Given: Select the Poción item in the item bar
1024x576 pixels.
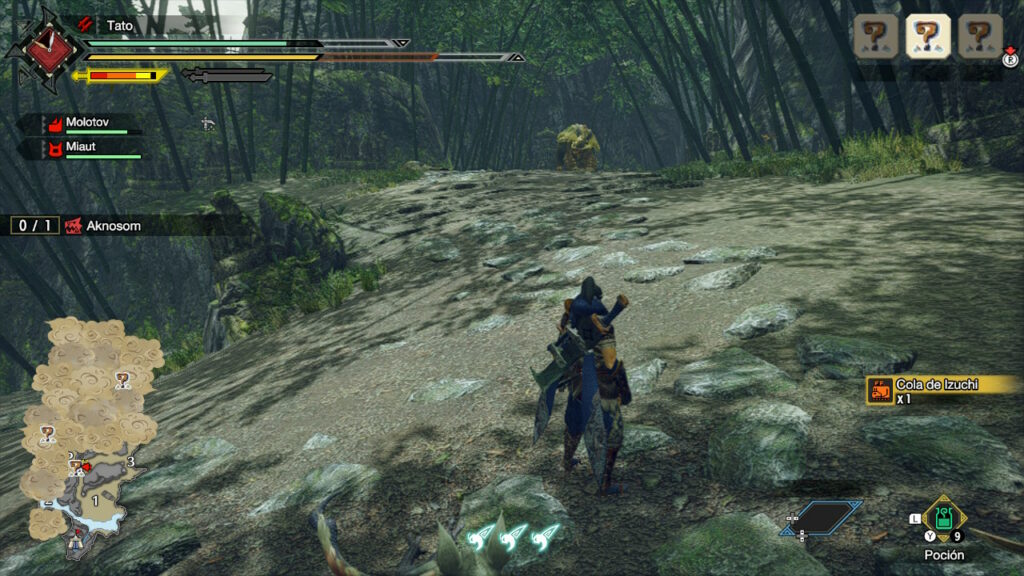Looking at the screenshot, I should tap(943, 519).
